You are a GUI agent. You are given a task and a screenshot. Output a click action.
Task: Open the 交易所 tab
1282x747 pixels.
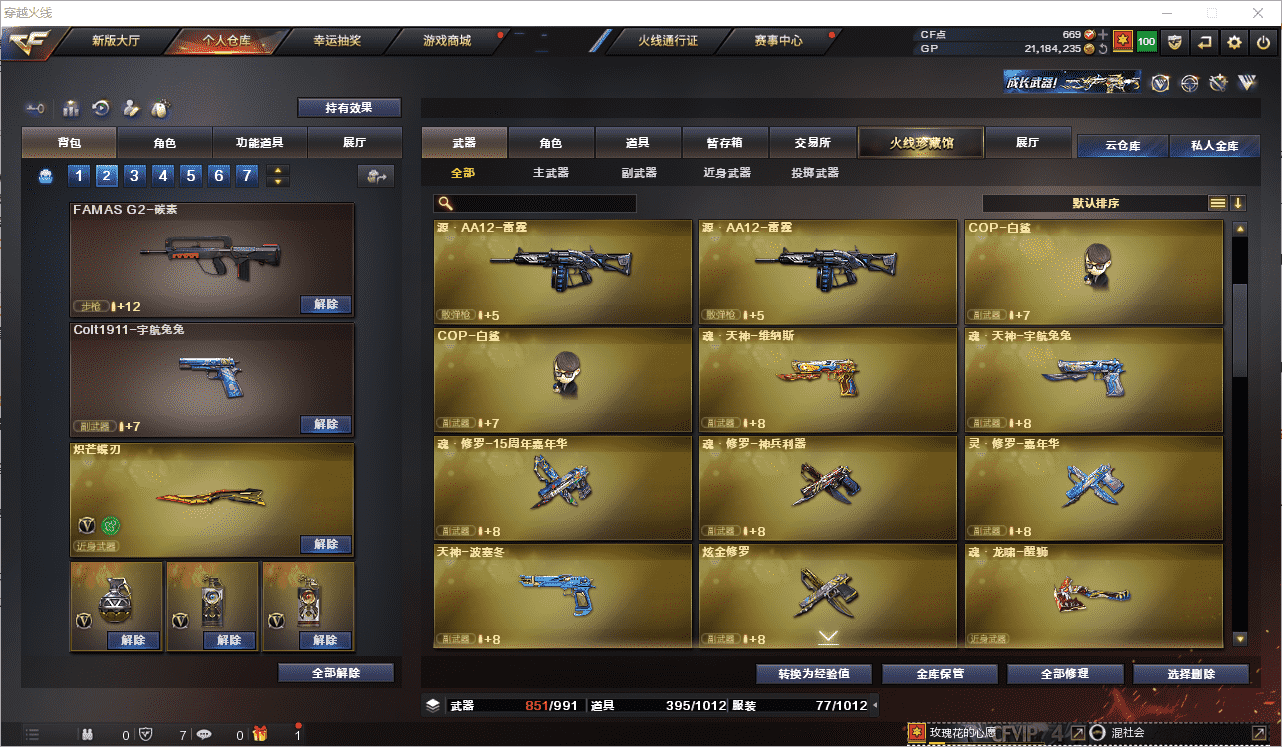click(813, 143)
